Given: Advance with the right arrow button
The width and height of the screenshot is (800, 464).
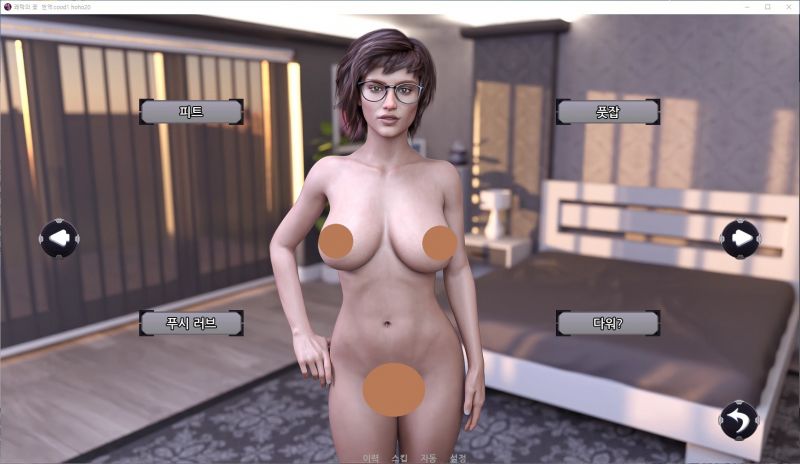Looking at the screenshot, I should (740, 238).
